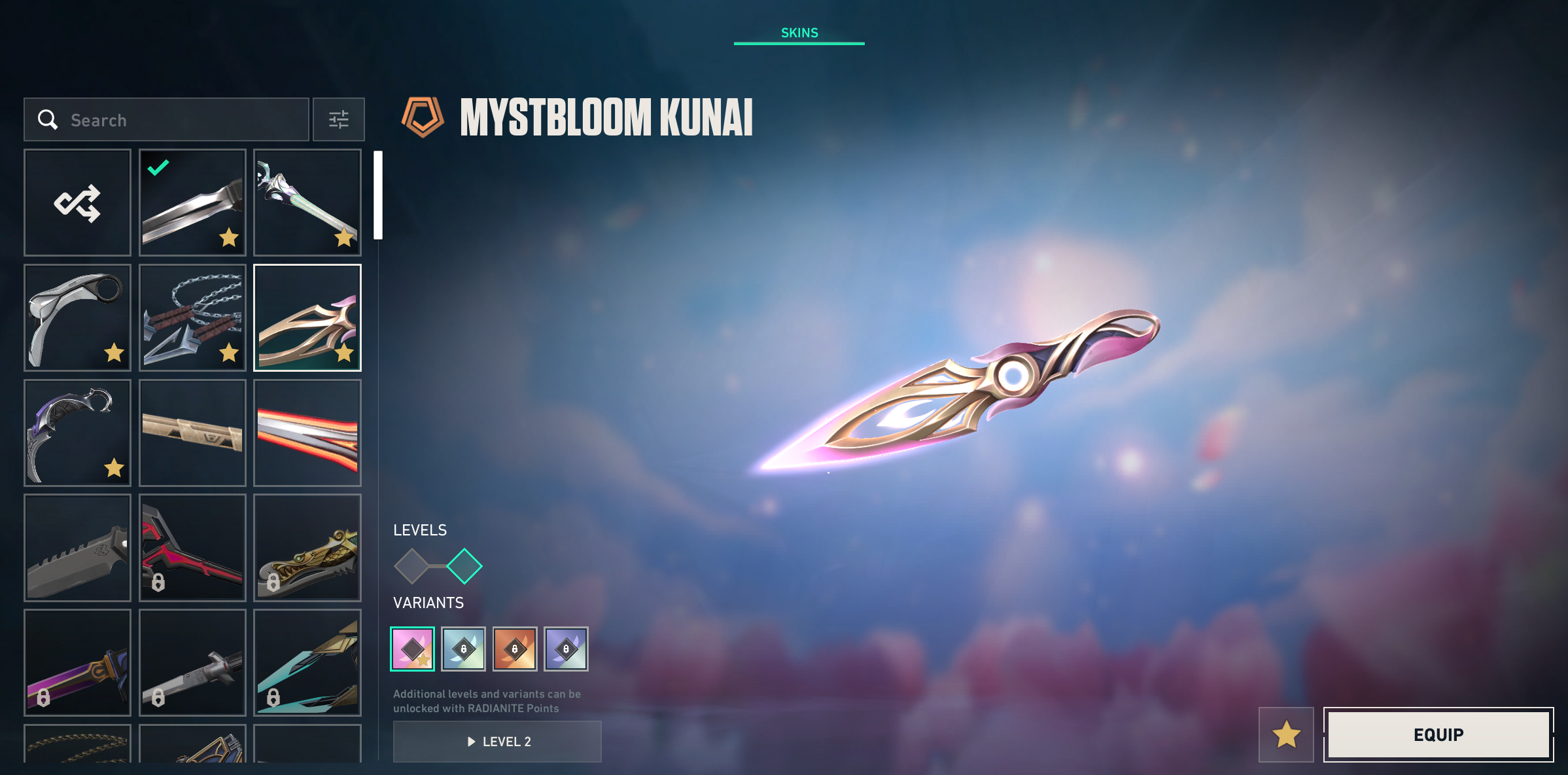Equip the Mystbloom Kunai skin
Viewport: 1568px width, 775px height.
(x=1438, y=734)
